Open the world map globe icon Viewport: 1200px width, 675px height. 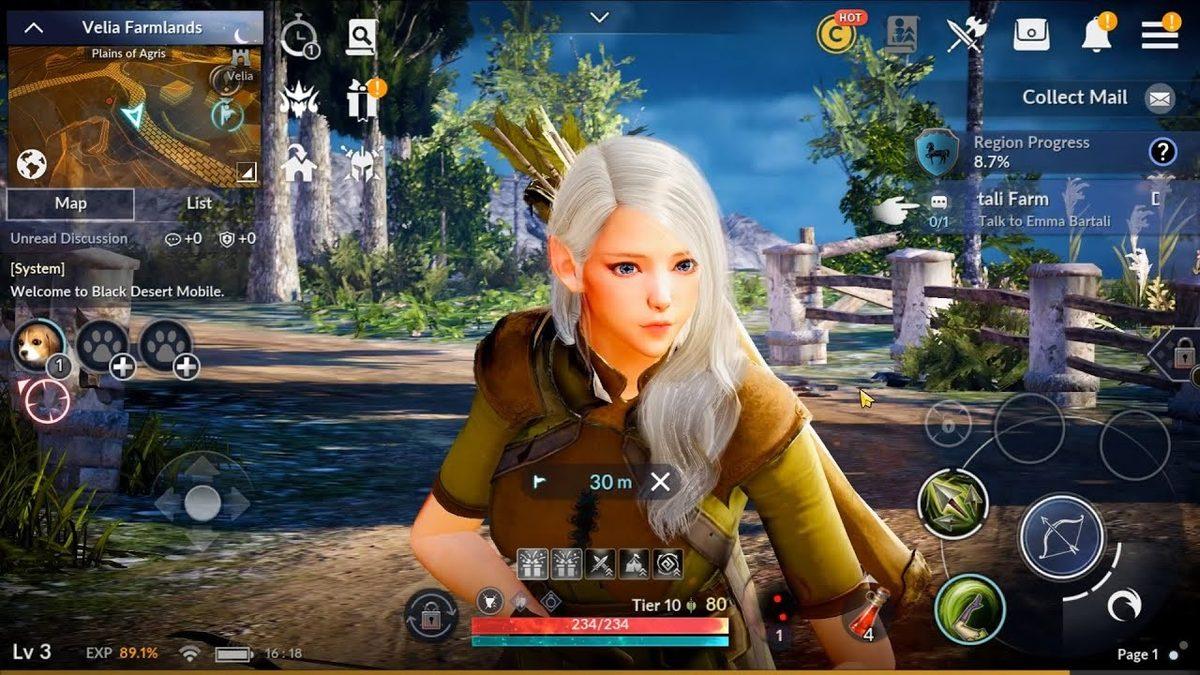[x=32, y=163]
